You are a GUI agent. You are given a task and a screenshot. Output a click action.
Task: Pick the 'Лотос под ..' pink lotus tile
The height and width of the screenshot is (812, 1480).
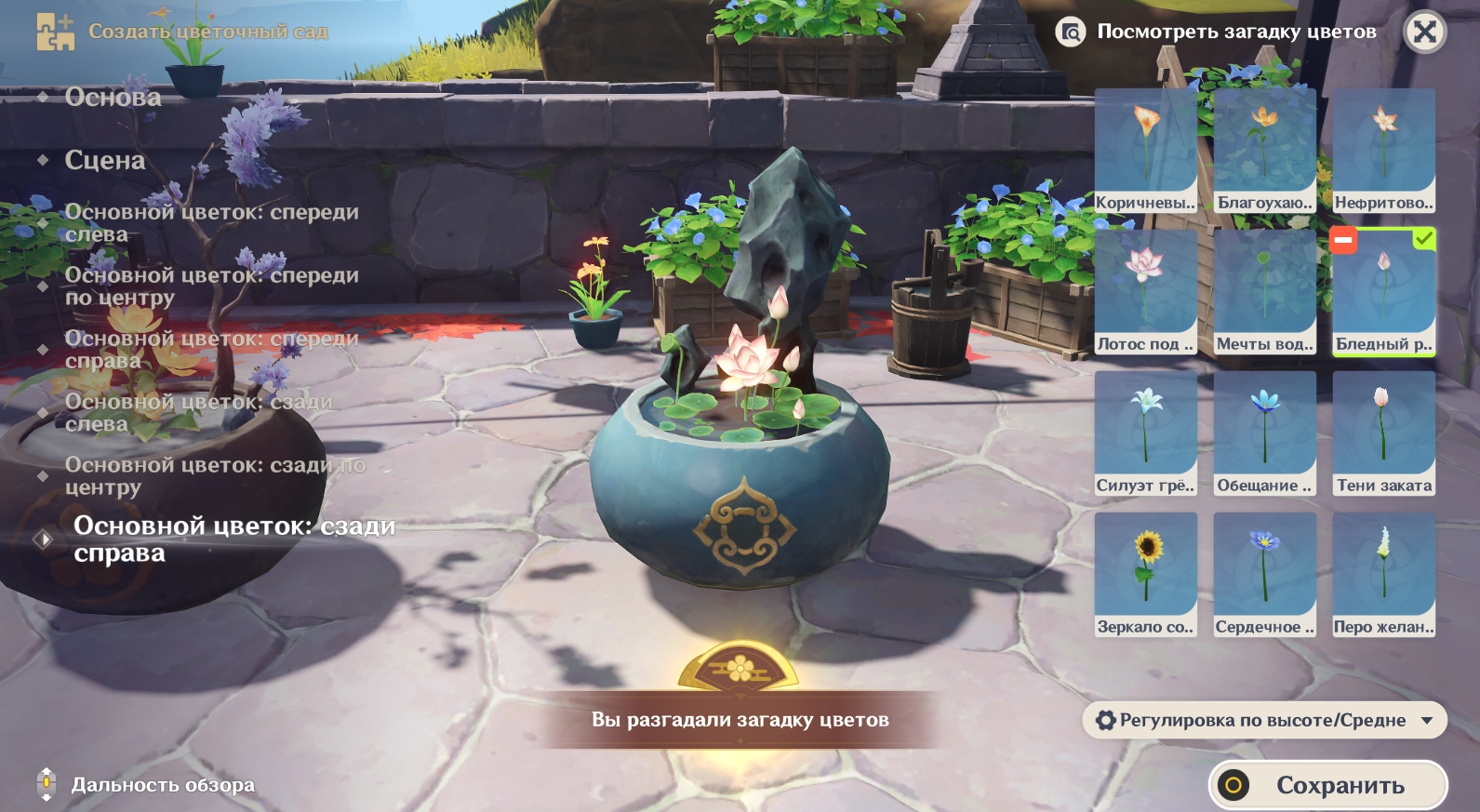pyautogui.click(x=1145, y=292)
